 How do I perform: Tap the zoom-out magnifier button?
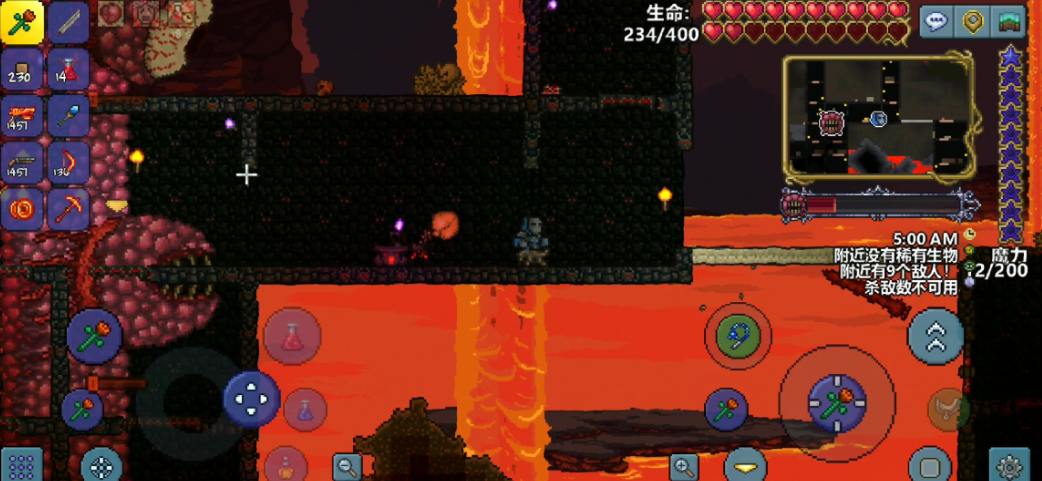347,465
